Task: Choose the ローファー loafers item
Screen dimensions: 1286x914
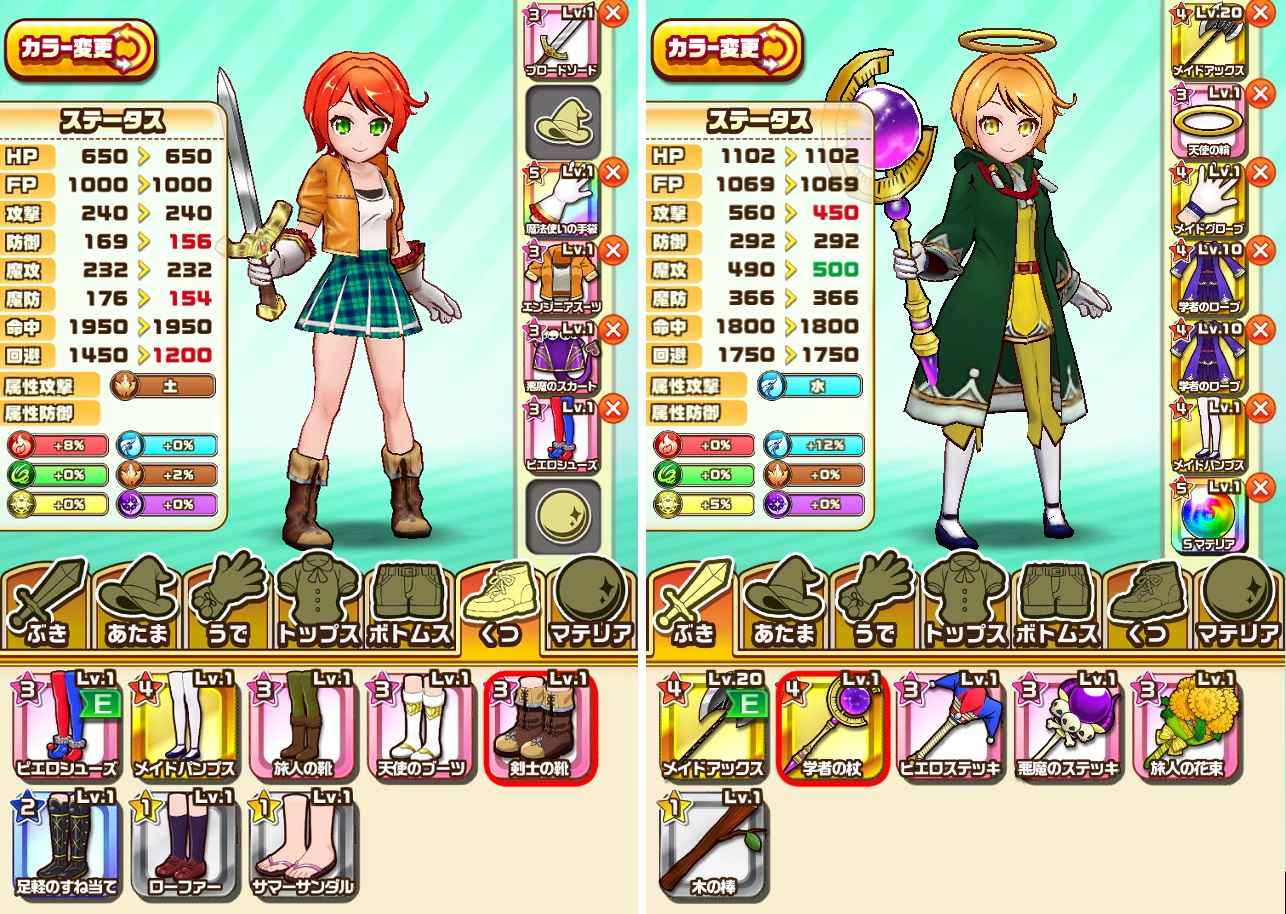Action: click(186, 842)
